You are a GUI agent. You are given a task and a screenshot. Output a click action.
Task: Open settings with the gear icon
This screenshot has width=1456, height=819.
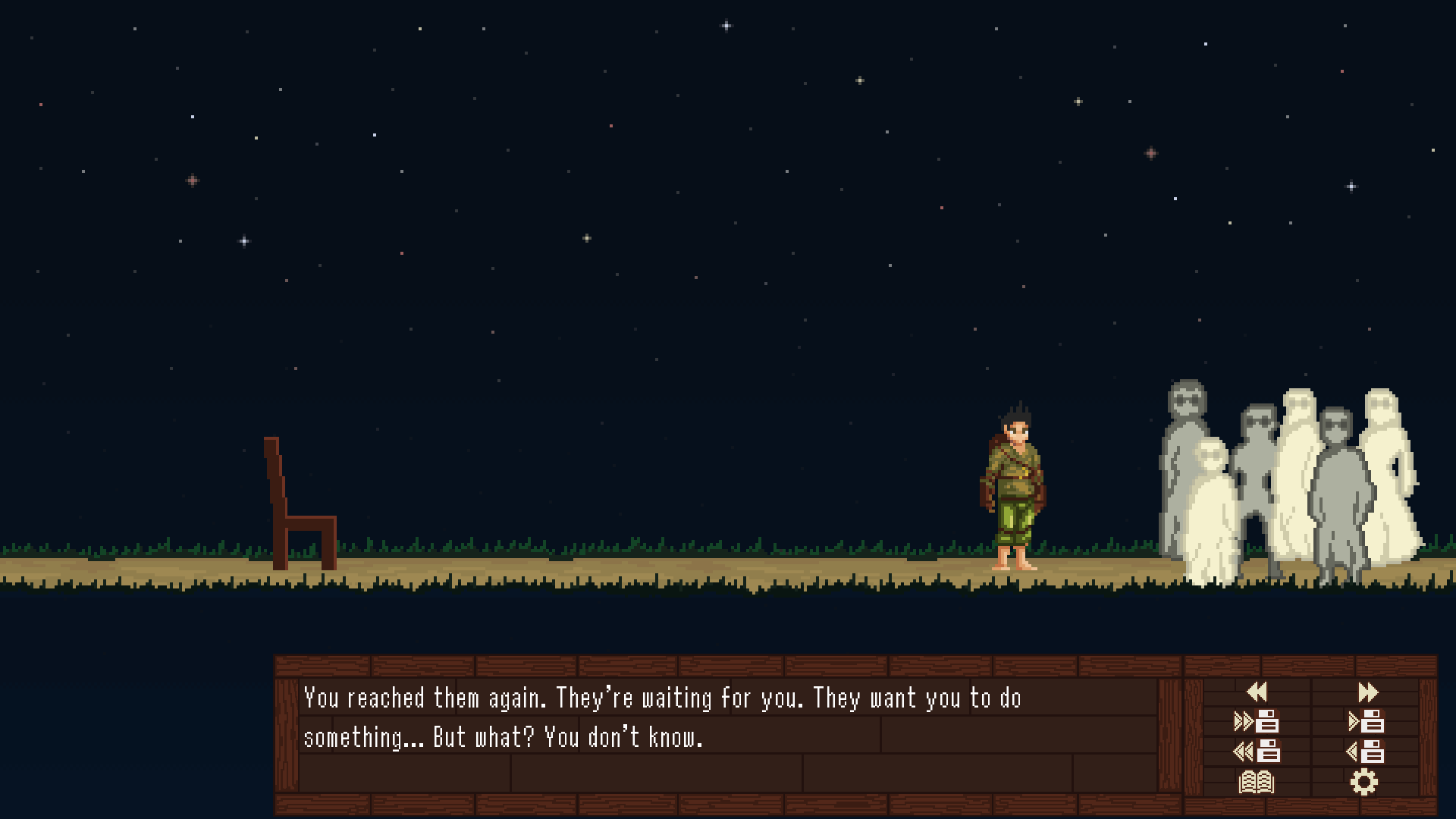click(1363, 782)
